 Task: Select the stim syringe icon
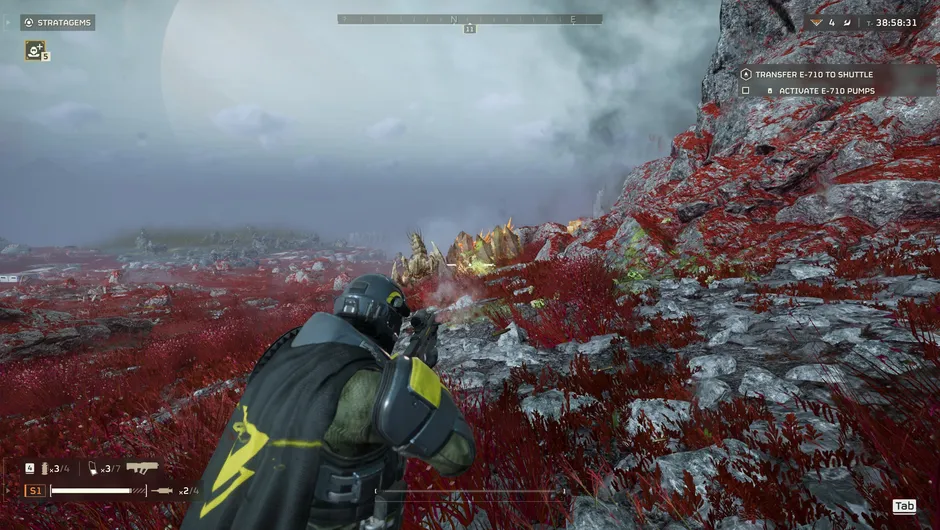coord(161,491)
